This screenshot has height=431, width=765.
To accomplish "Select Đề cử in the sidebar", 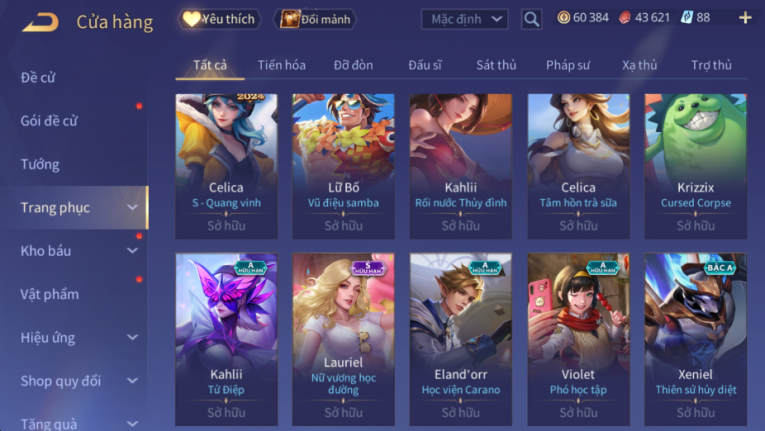I will coord(40,77).
